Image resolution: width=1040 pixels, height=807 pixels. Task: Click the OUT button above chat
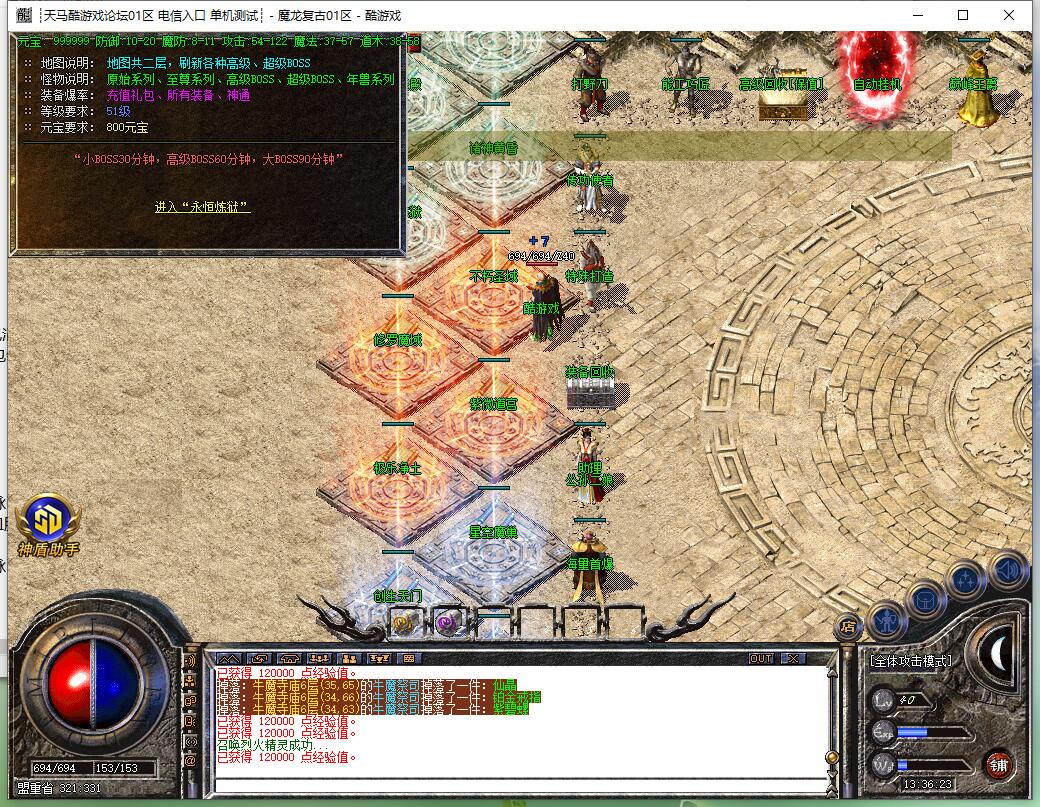[x=761, y=659]
